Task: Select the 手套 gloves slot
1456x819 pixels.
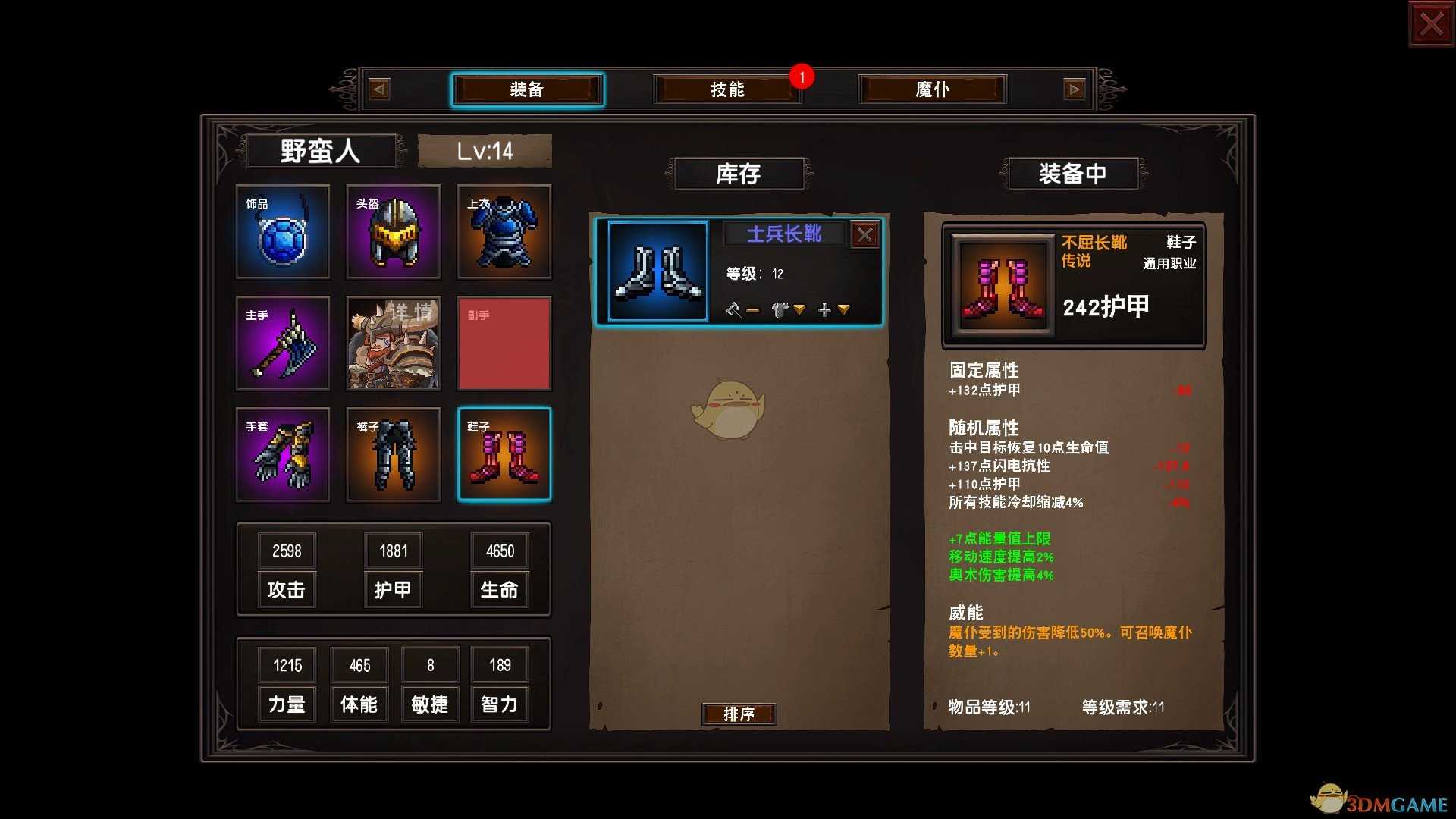Action: point(282,454)
